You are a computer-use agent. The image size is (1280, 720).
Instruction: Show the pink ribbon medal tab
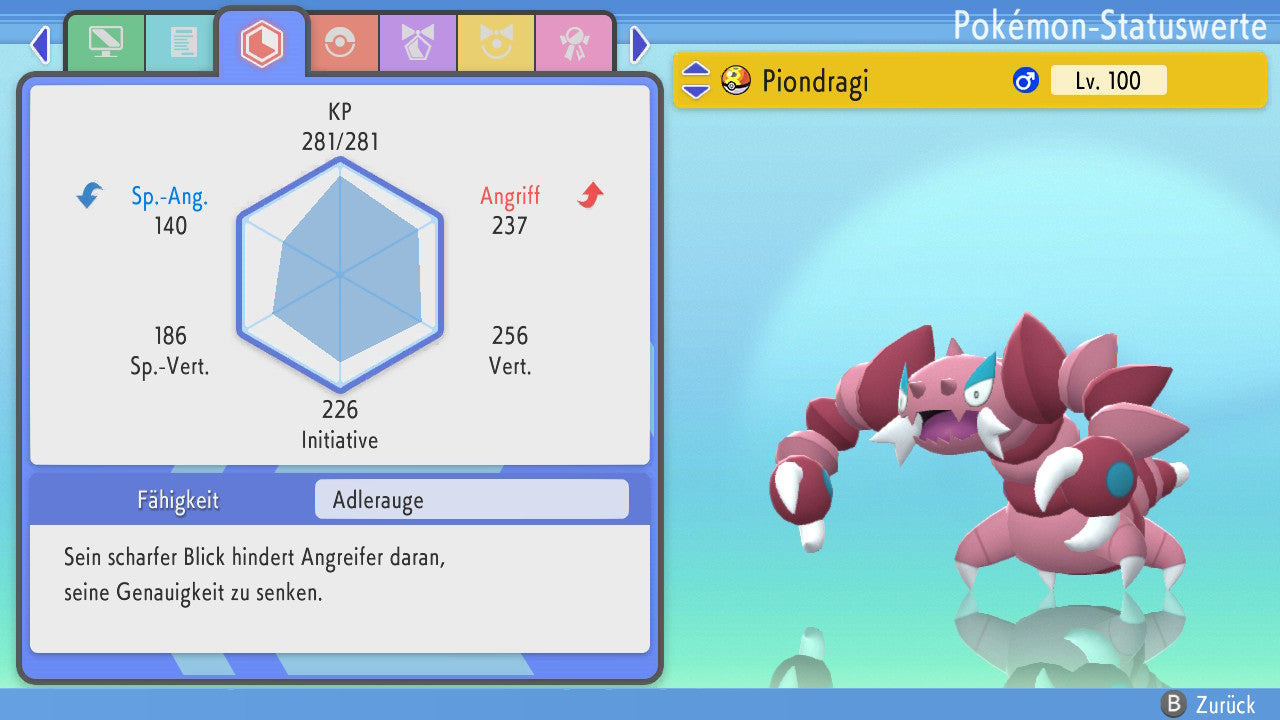(573, 43)
